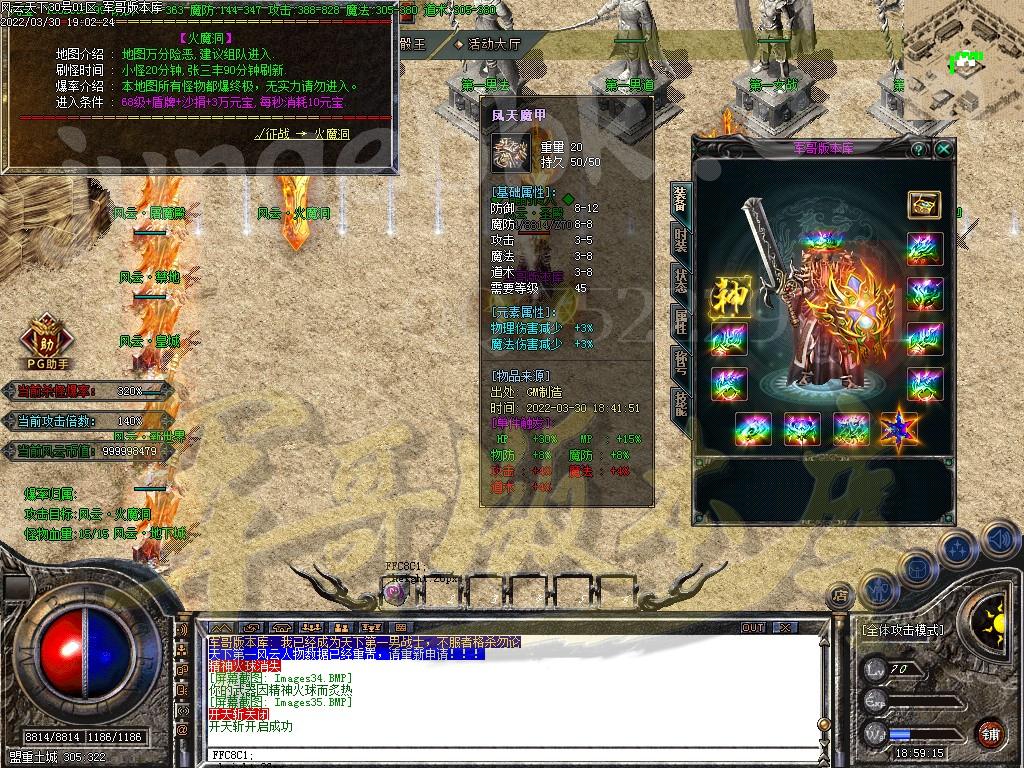Click the 火魔洞 link in the quest dialog

[331, 133]
